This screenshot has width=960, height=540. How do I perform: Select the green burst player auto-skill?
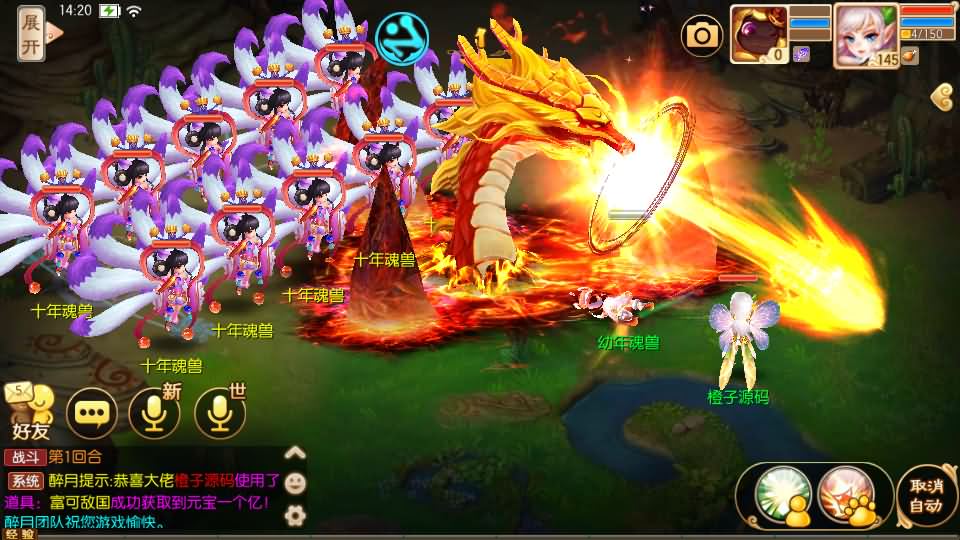coord(781,494)
